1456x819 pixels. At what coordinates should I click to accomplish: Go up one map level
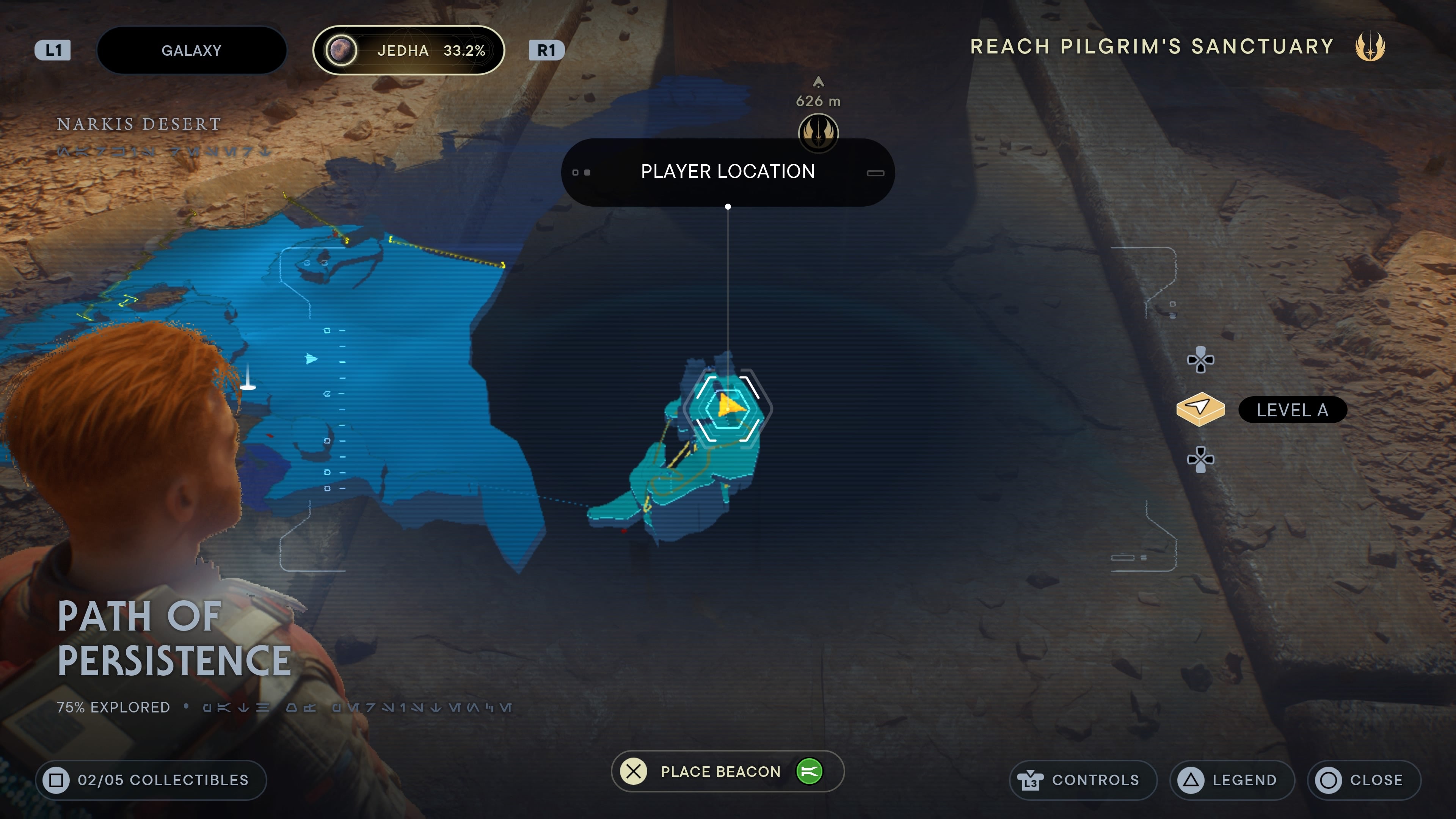(1200, 360)
